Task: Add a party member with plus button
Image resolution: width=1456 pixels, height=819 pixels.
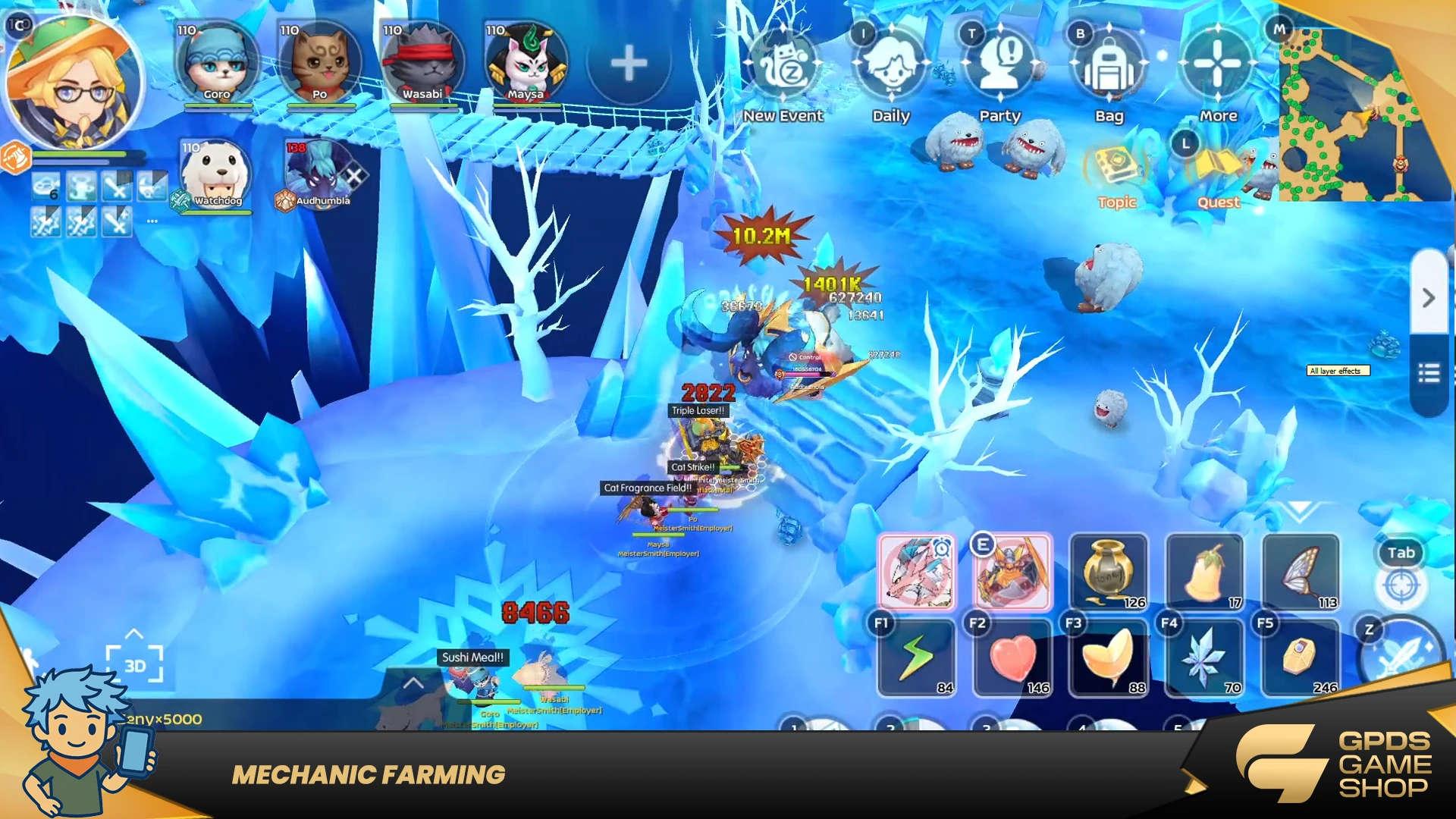Action: coord(629,64)
